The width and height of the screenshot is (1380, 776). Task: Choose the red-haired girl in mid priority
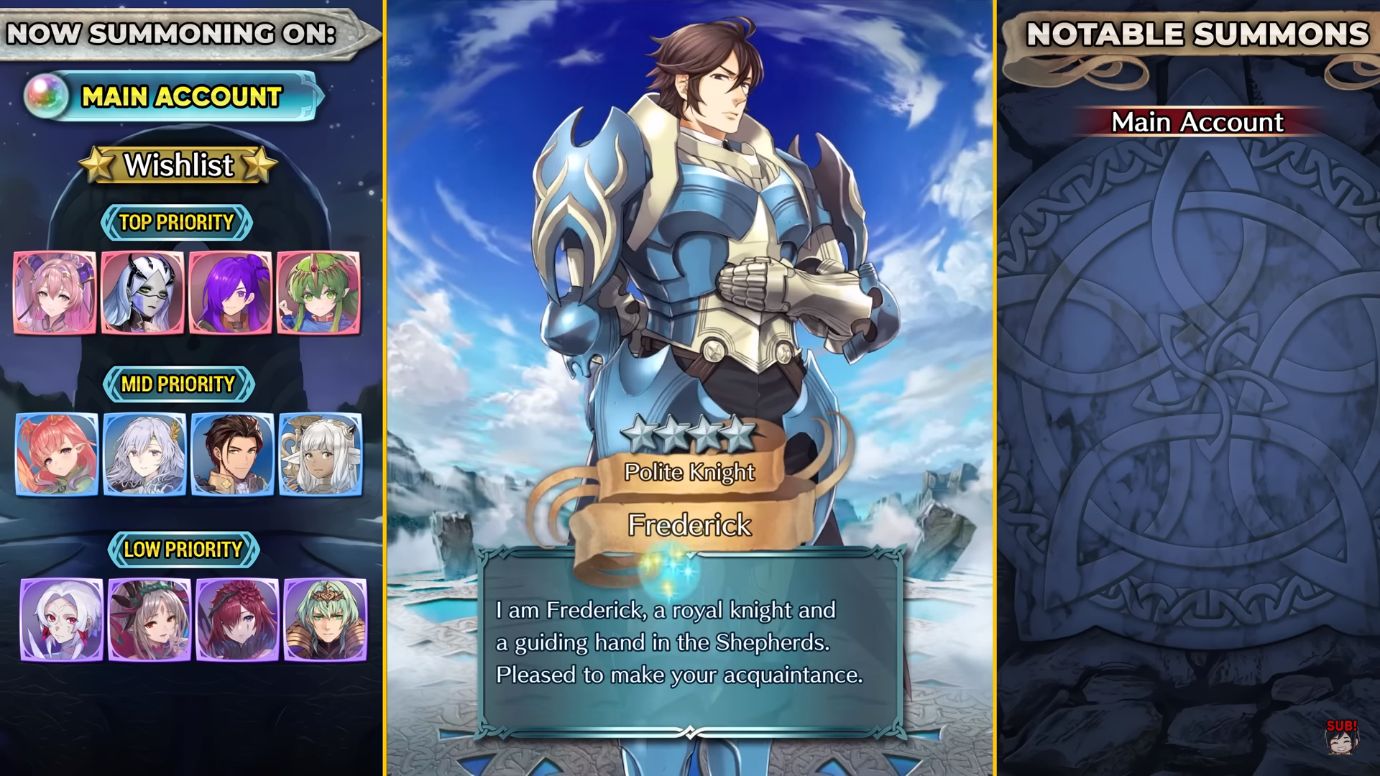57,454
